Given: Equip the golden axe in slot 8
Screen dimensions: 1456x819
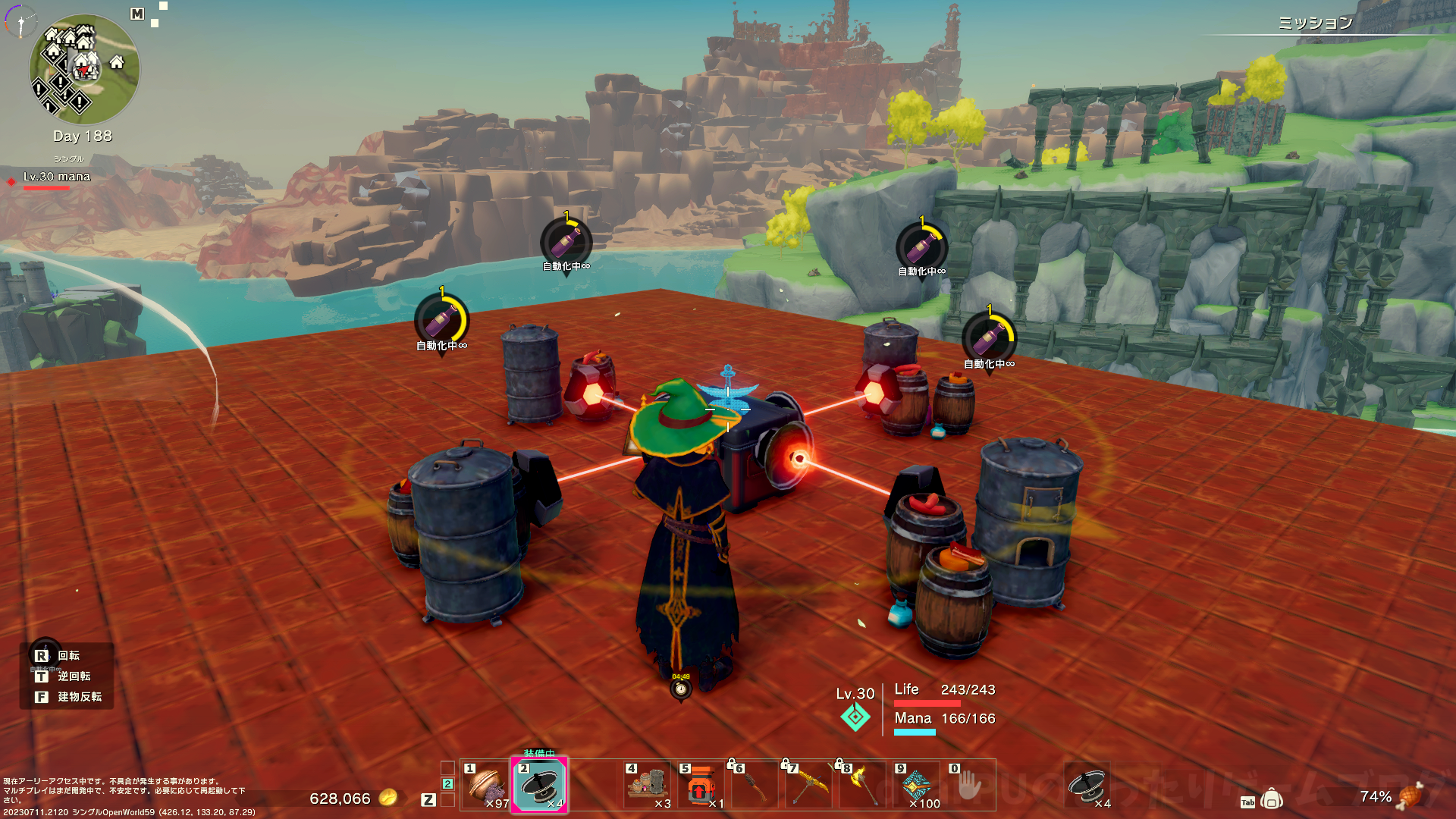Looking at the screenshot, I should [x=861, y=786].
